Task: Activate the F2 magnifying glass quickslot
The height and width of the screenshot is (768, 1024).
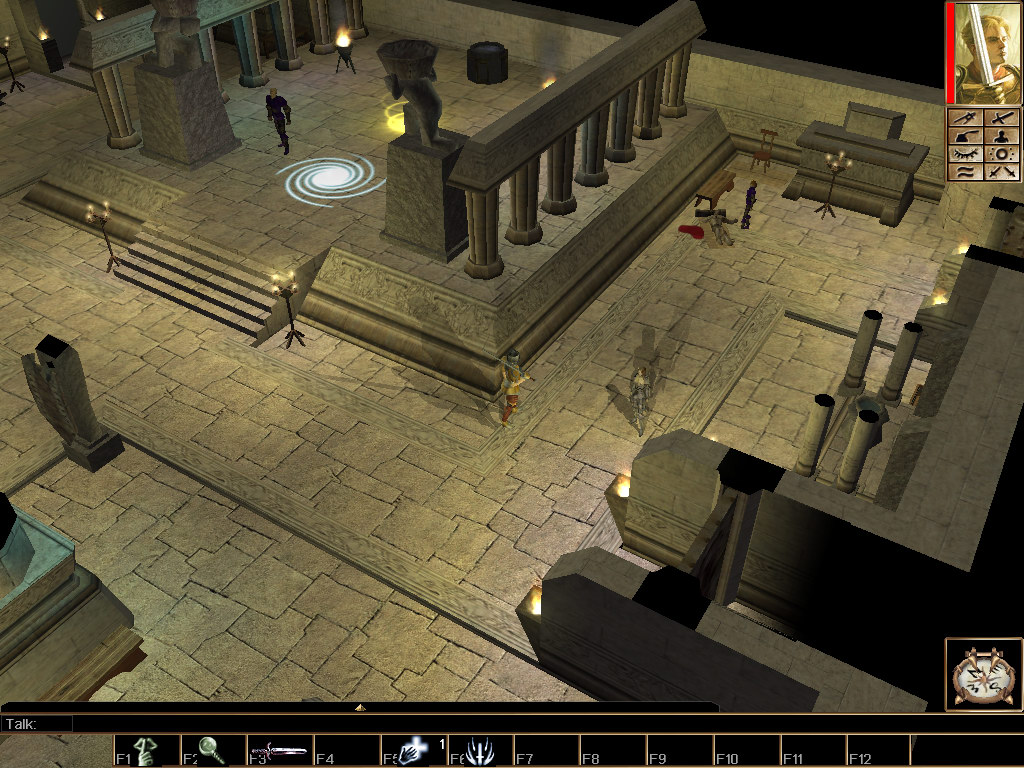Action: (213, 751)
